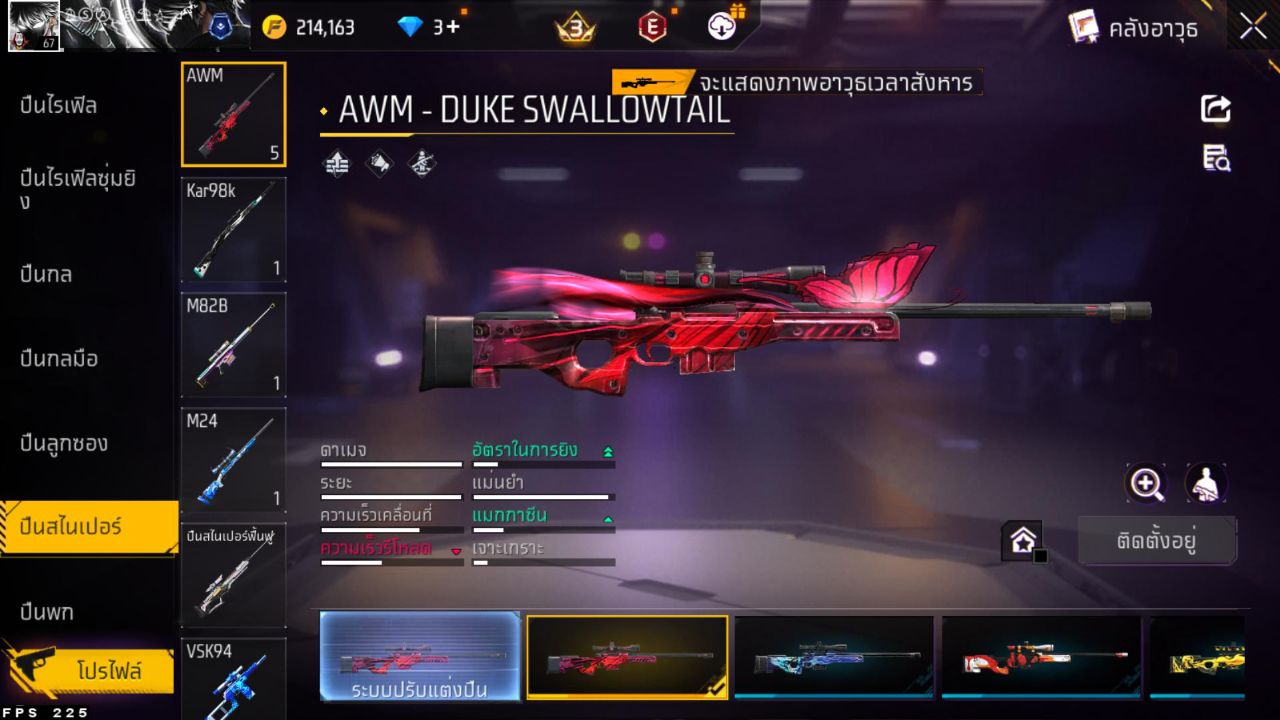This screenshot has height=720, width=1280.
Task: Click the damage stat bar
Action: pos(390,464)
